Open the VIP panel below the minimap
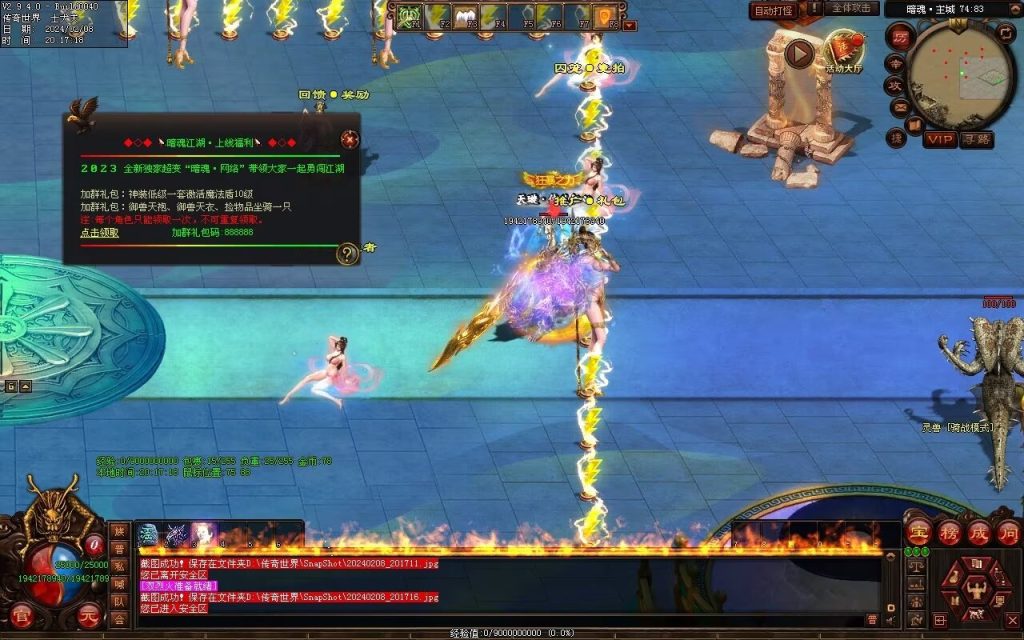The height and width of the screenshot is (640, 1024). (x=939, y=139)
